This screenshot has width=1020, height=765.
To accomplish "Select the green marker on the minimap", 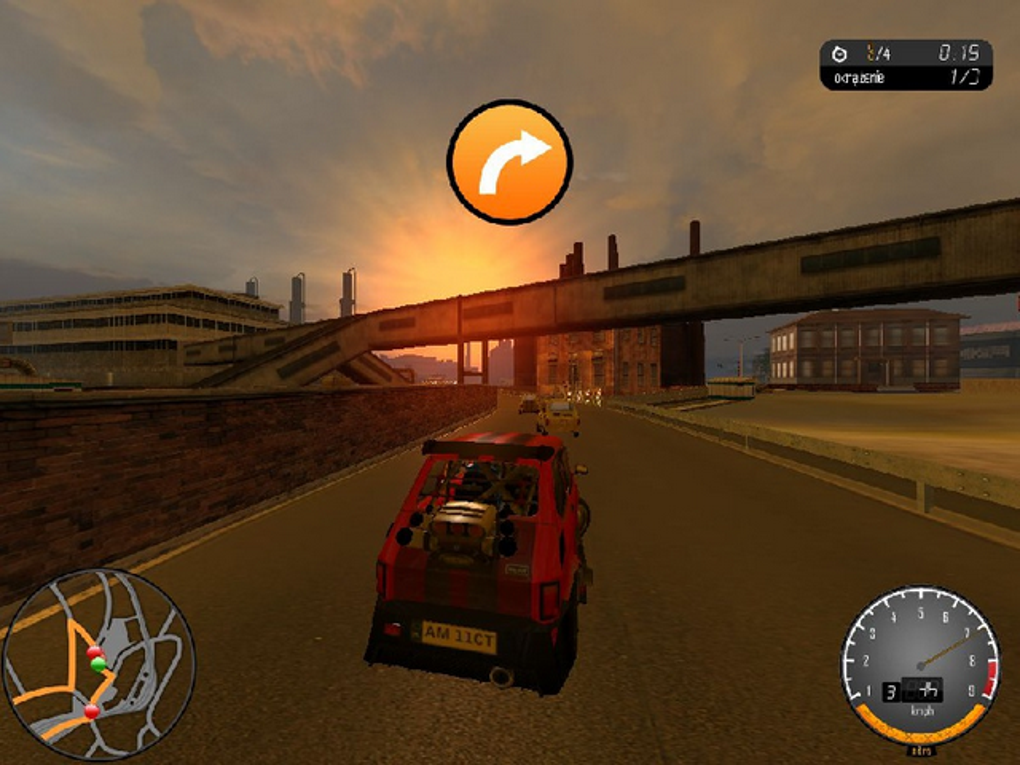I will 98,664.
